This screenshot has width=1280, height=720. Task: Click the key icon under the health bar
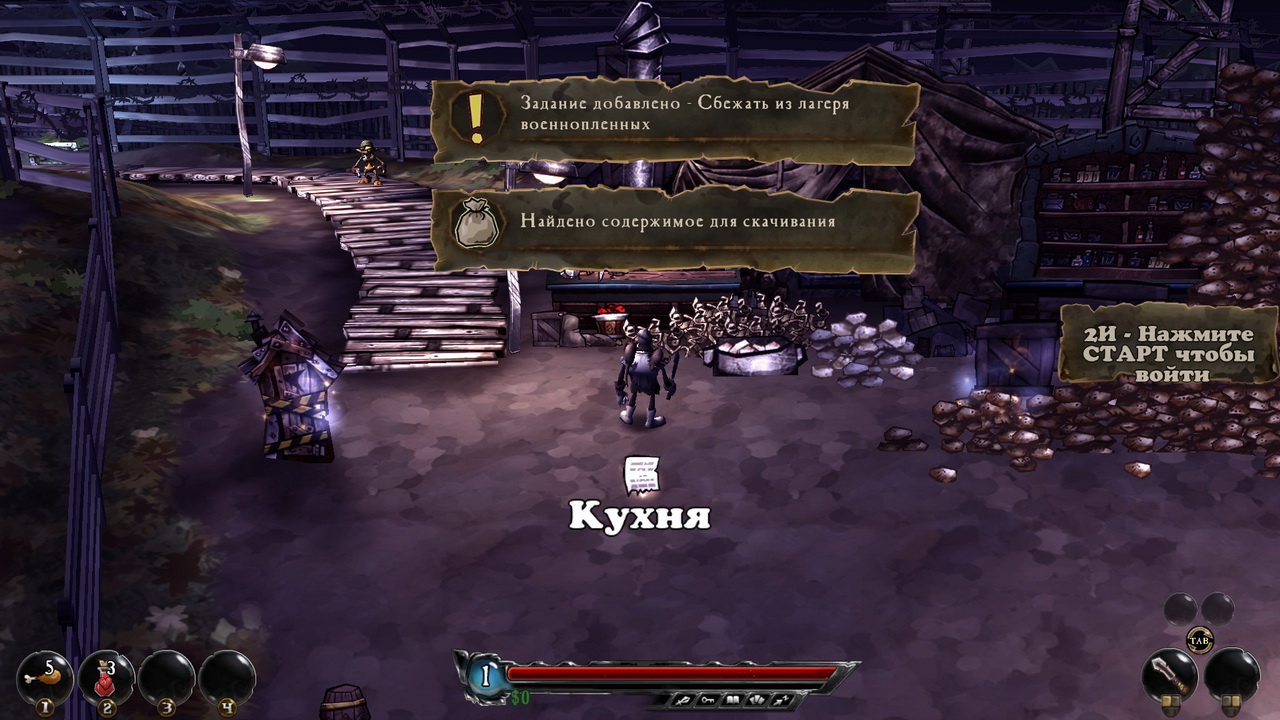coord(709,699)
